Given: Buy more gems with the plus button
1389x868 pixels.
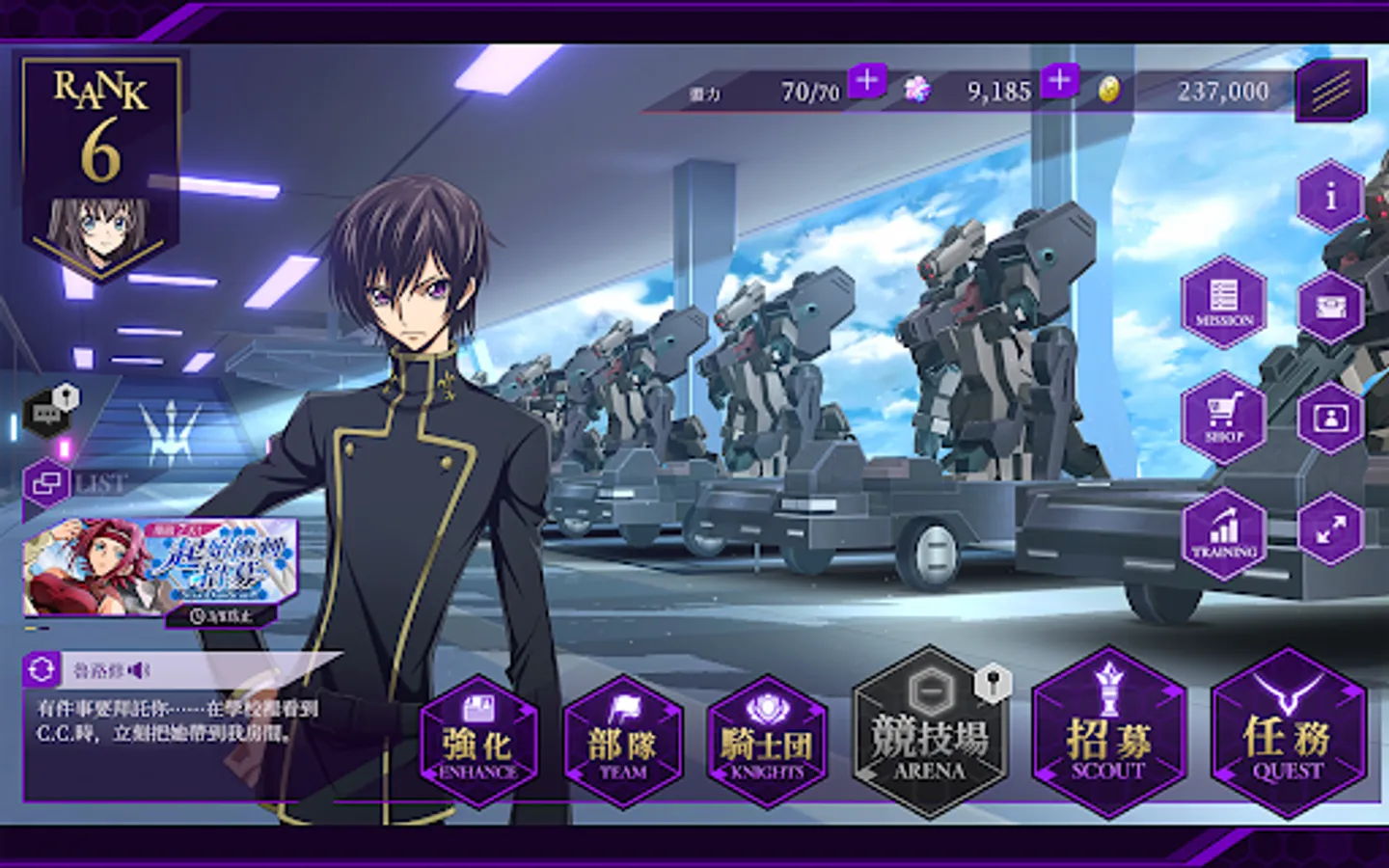Looking at the screenshot, I should click(x=1059, y=80).
